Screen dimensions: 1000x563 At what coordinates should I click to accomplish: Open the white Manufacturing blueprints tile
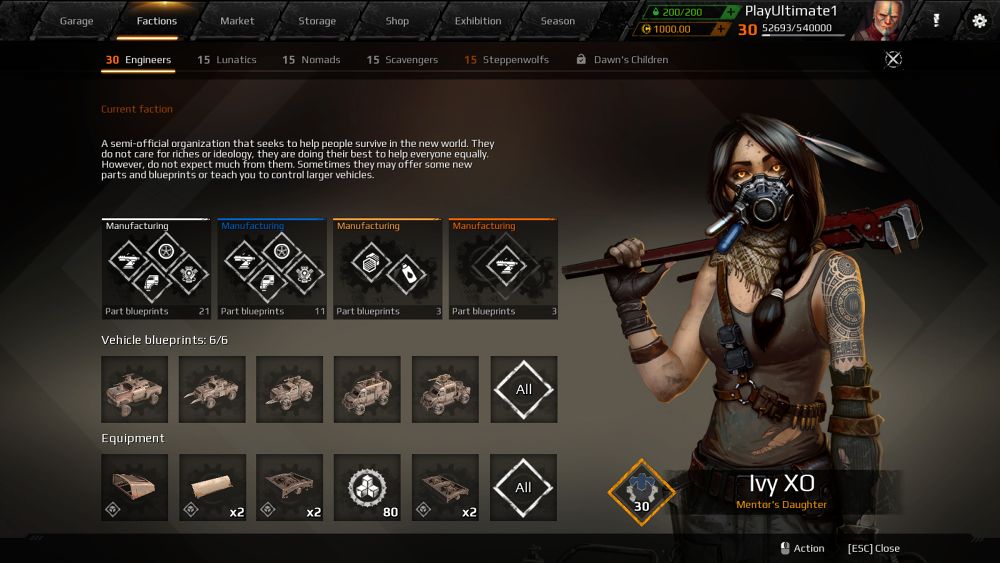coord(156,269)
